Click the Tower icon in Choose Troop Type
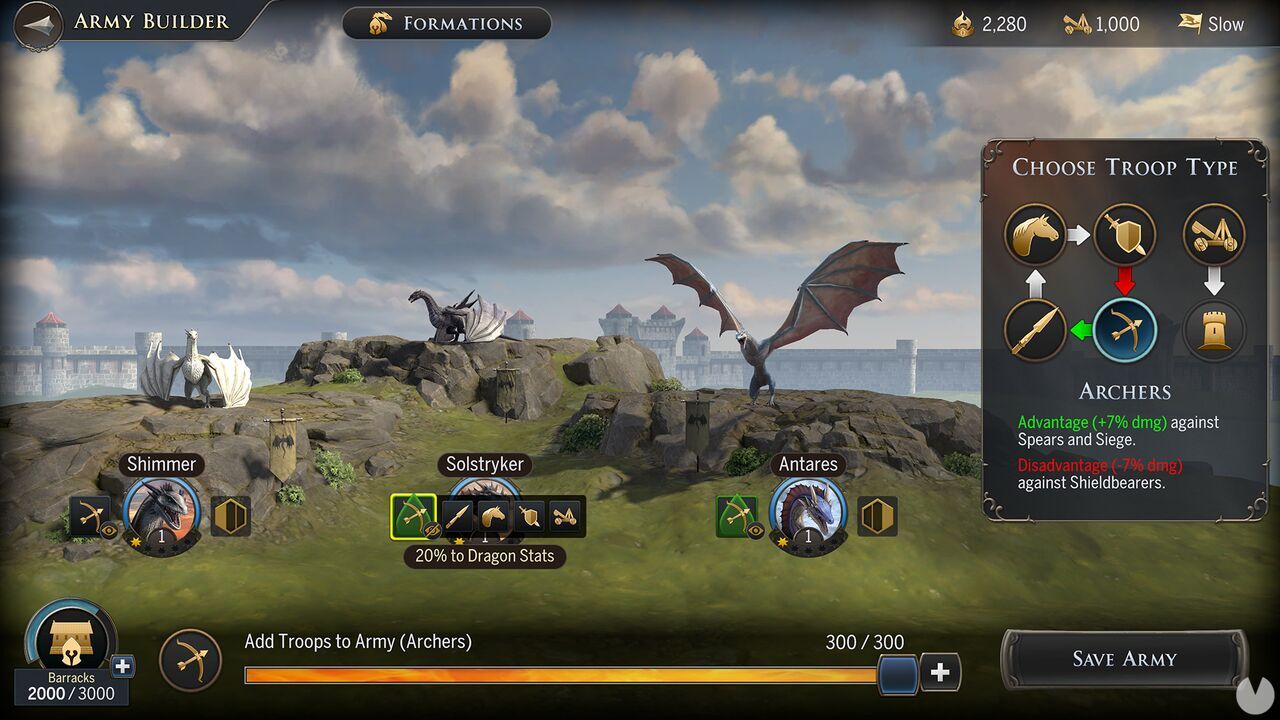Screen dimensions: 1280x720 [x=1214, y=330]
